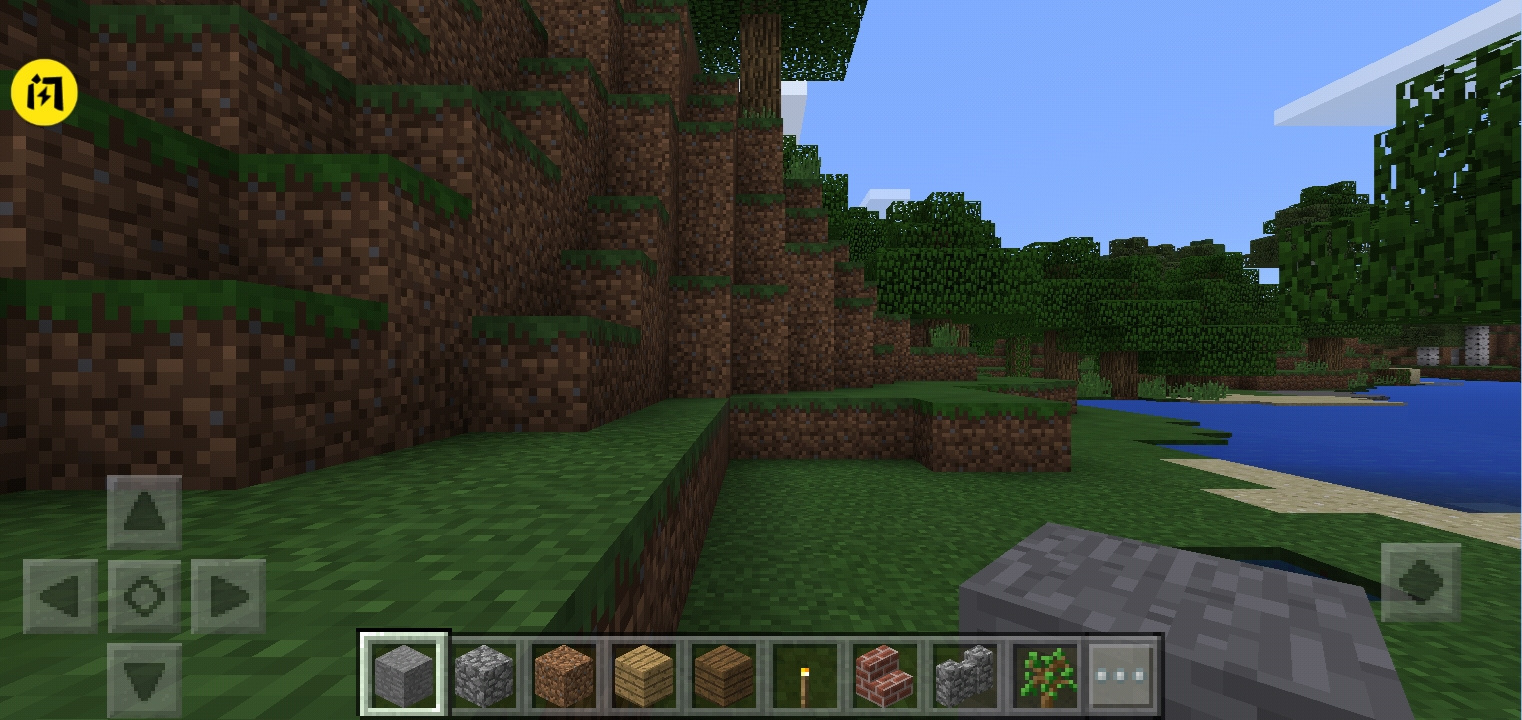Select the oak wood planks in the hotbar

643,672
